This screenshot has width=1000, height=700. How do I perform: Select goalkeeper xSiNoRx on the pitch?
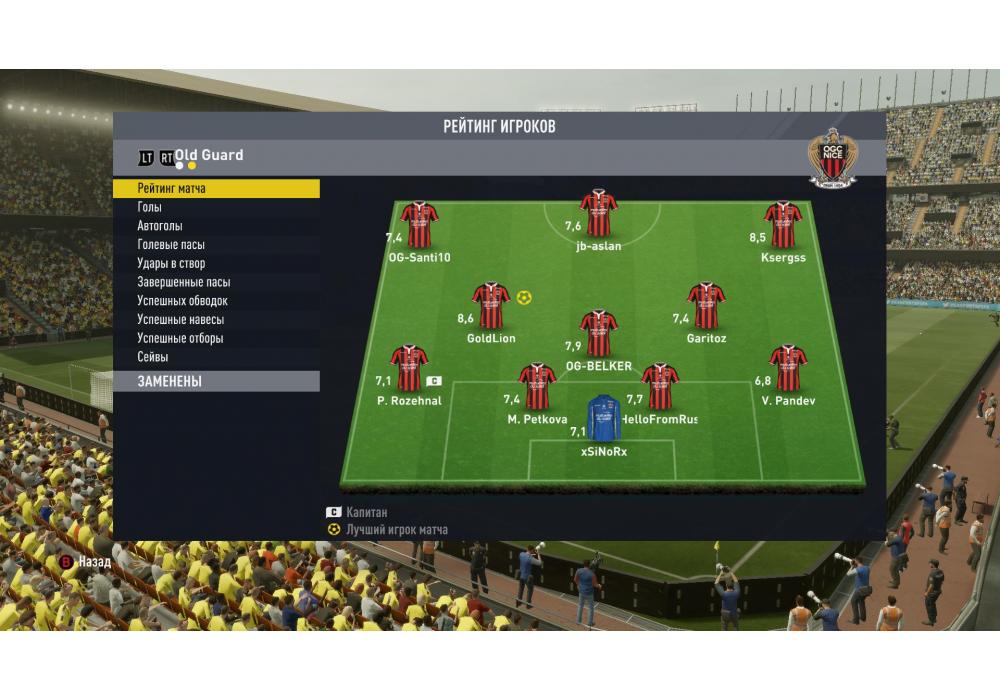[603, 418]
